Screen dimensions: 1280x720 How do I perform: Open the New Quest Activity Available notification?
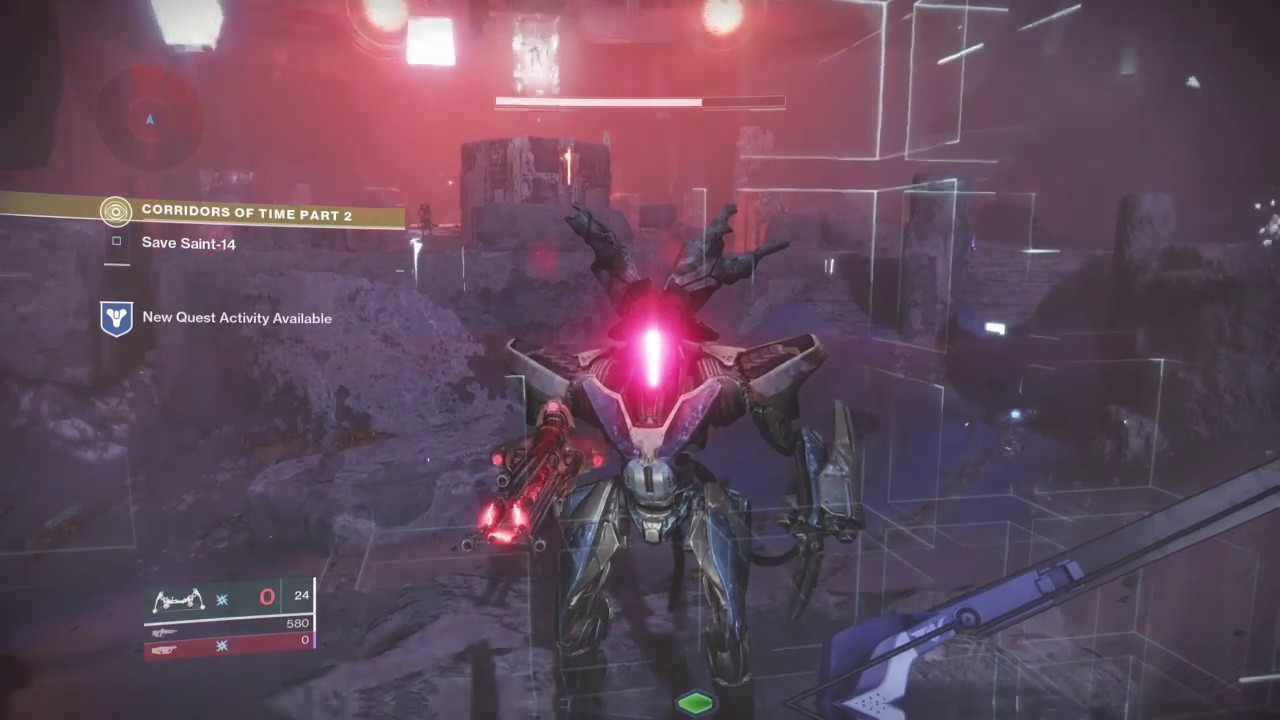coord(236,318)
